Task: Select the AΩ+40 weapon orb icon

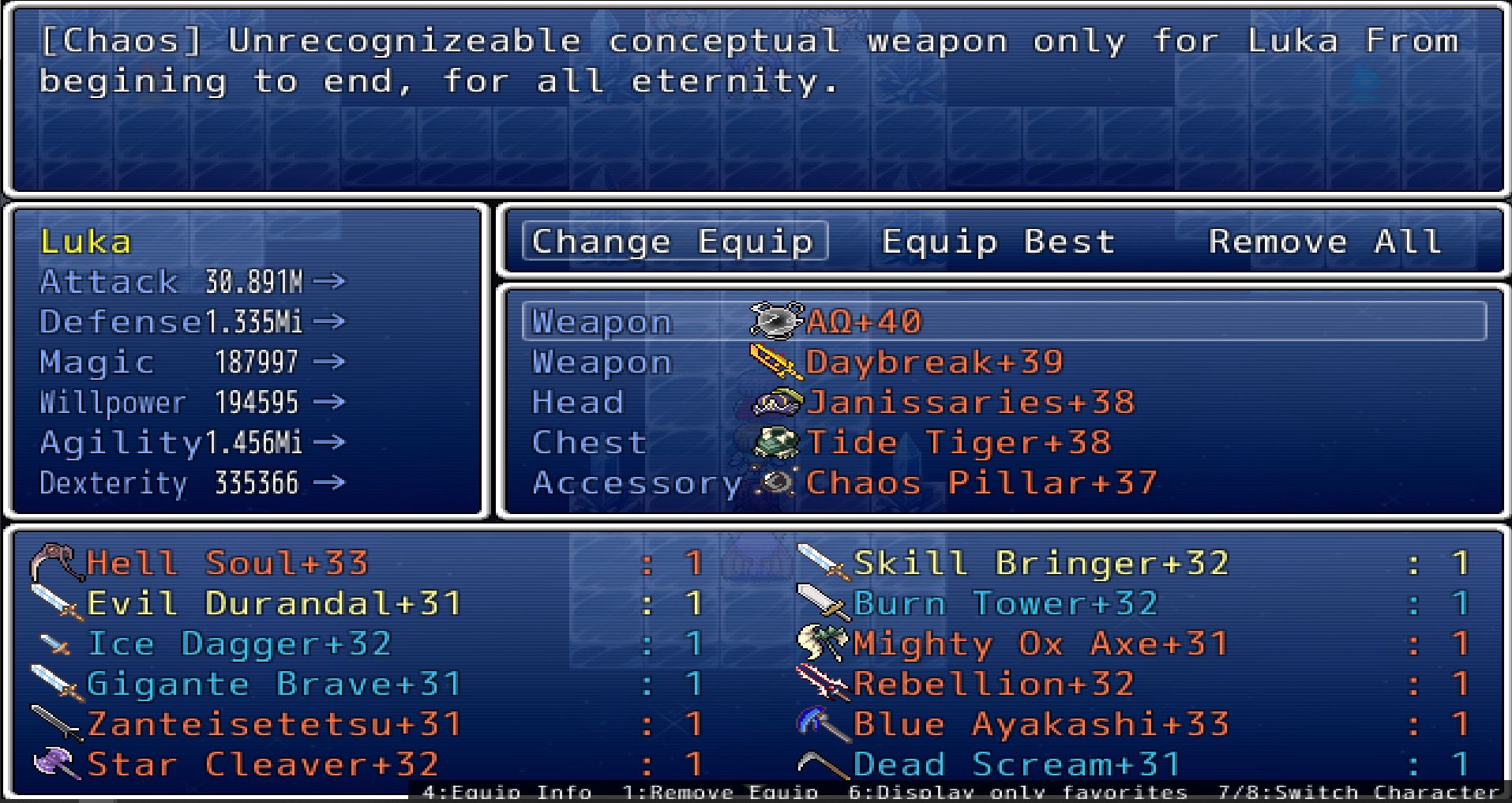Action: pyautogui.click(x=774, y=321)
